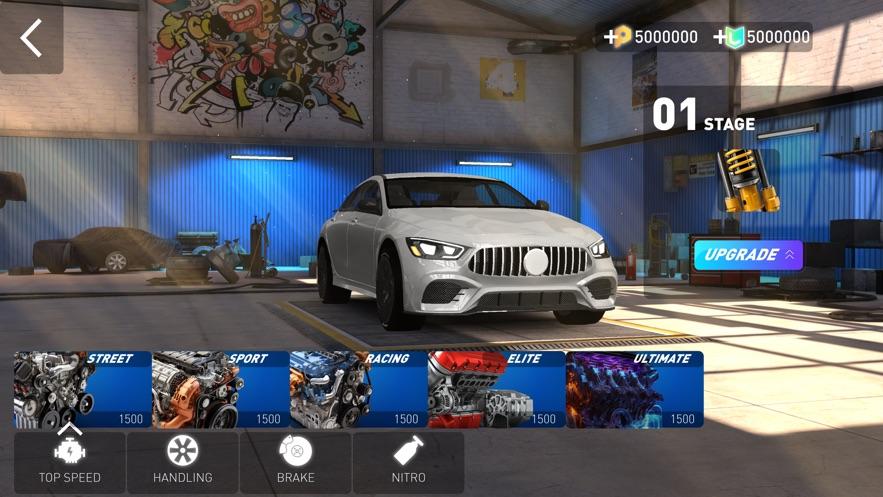Choose the Sport engine upgrade
883x497 pixels.
(221, 389)
